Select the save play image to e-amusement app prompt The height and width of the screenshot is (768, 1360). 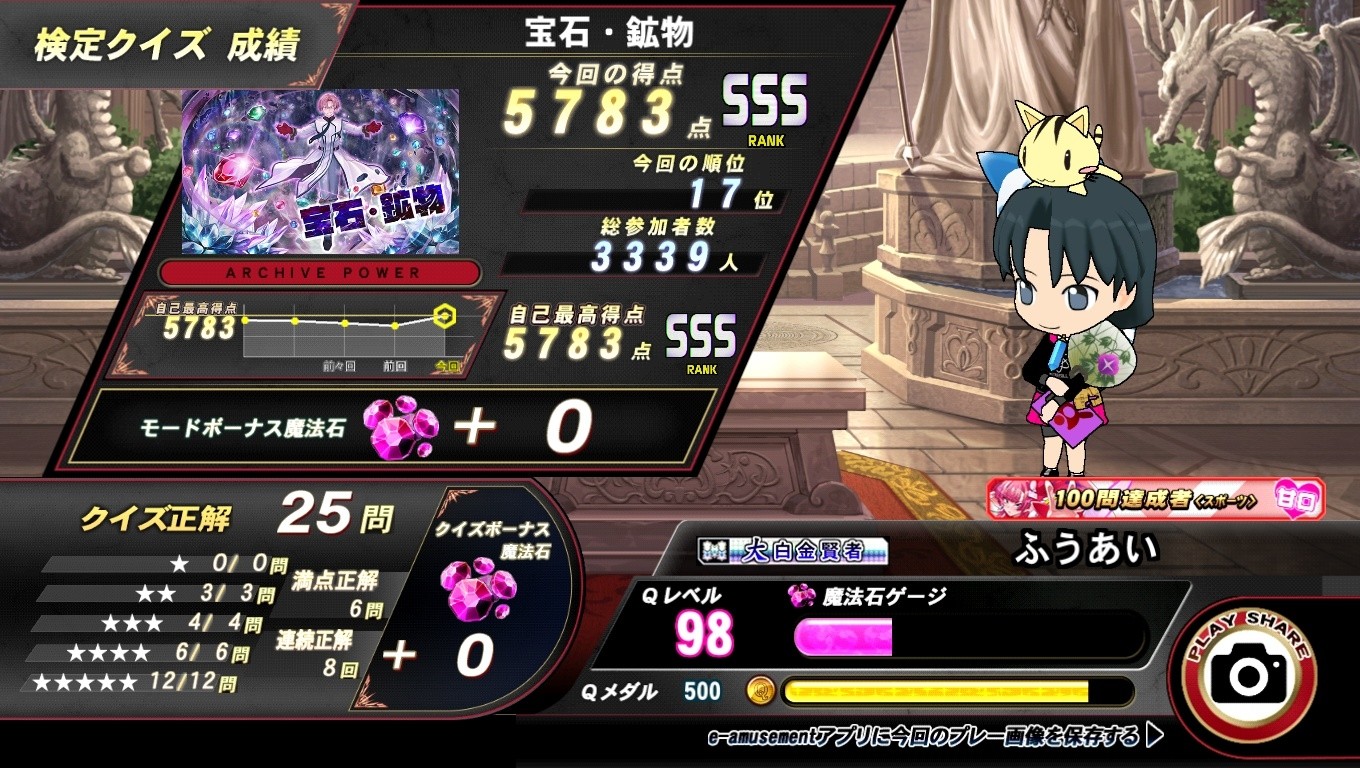pos(934,737)
